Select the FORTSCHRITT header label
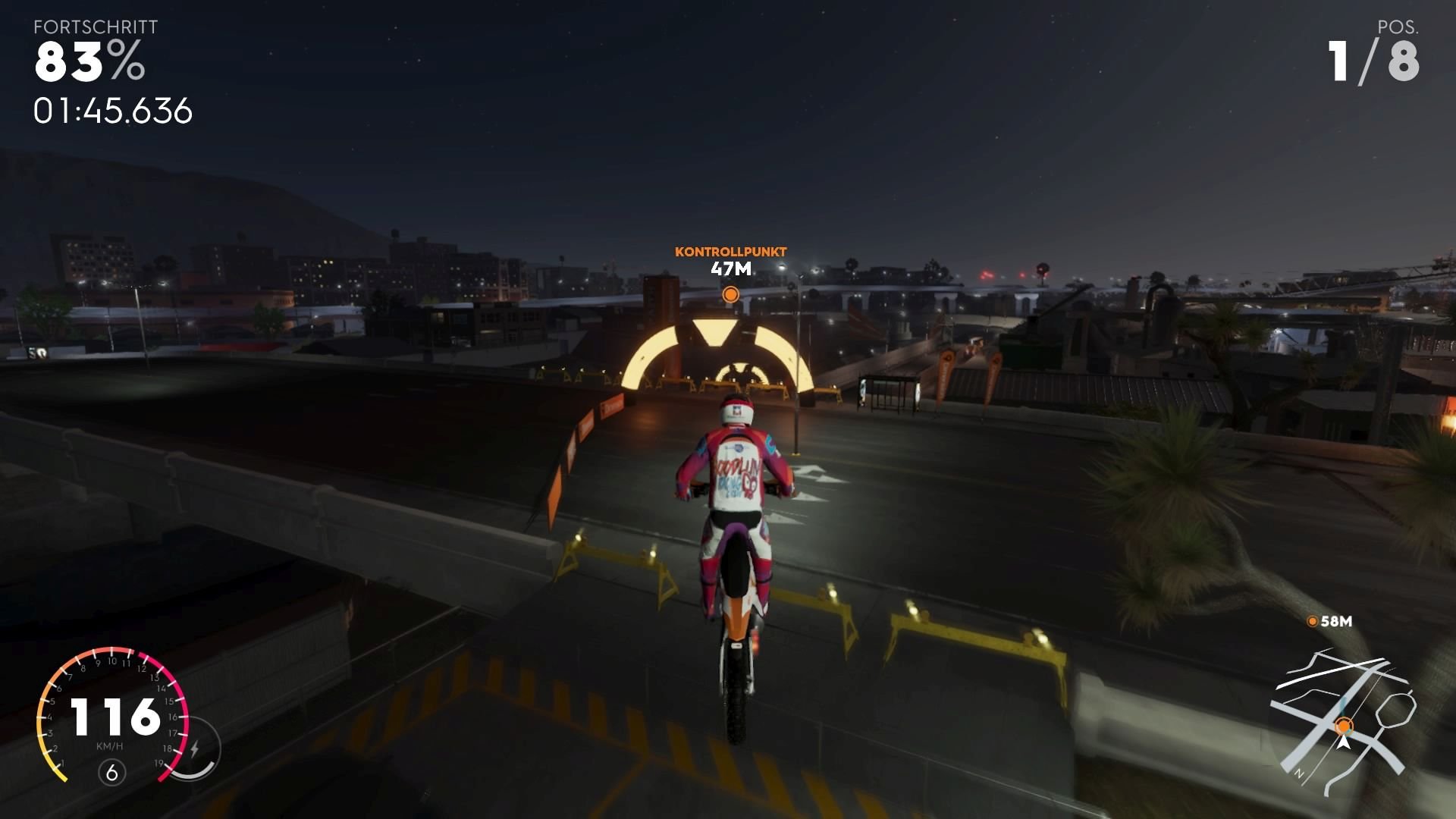The image size is (1456, 819). 96,26
